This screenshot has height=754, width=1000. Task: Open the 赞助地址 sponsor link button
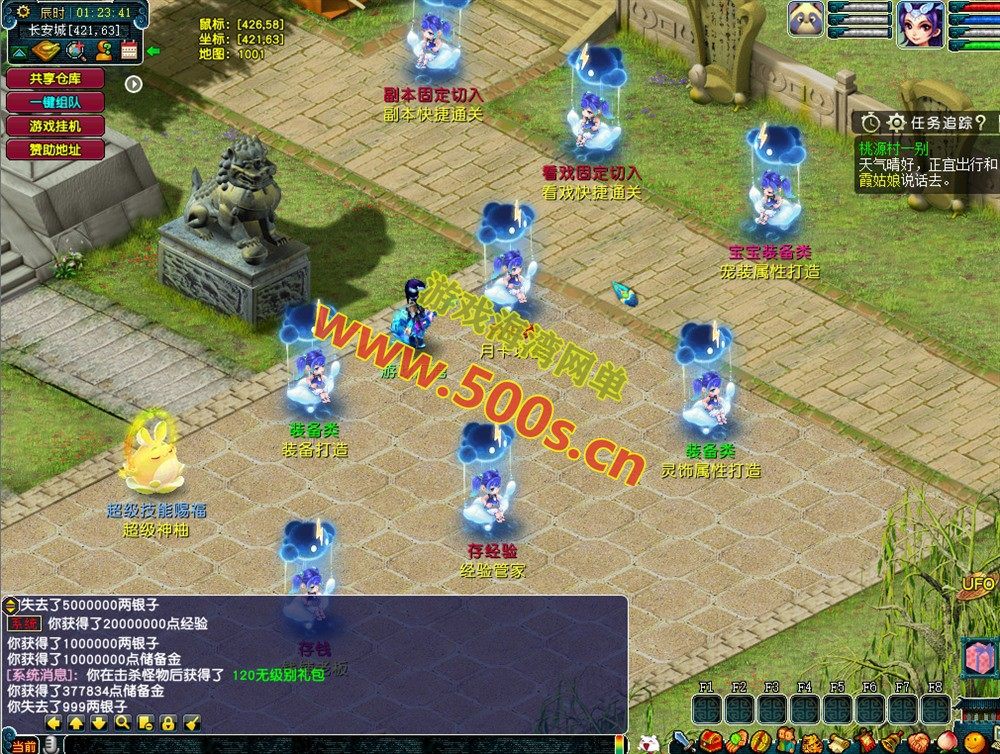click(55, 150)
